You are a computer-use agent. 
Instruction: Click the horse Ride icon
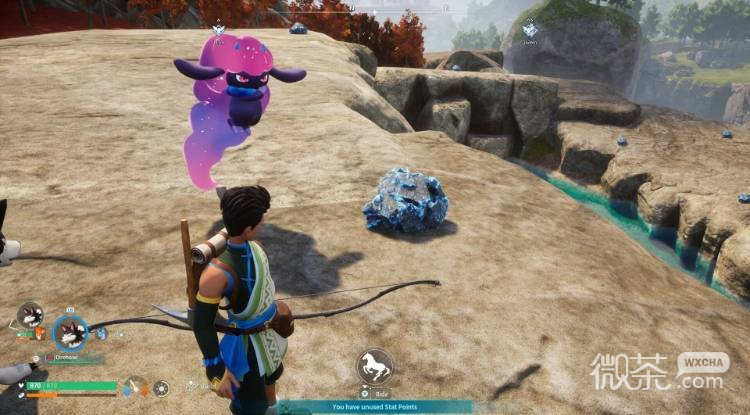pyautogui.click(x=375, y=367)
